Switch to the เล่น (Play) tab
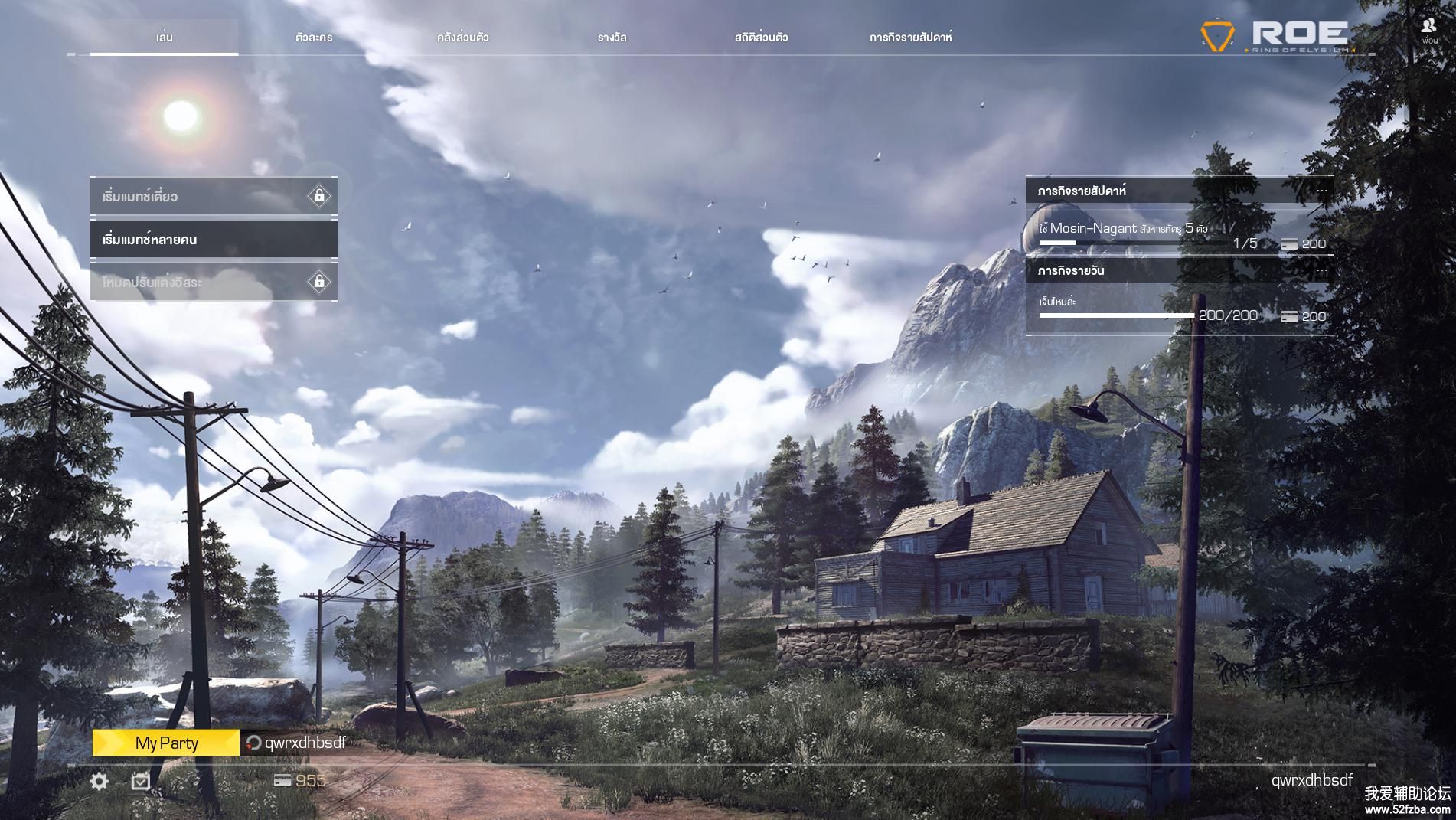This screenshot has width=1456, height=820. click(x=164, y=37)
